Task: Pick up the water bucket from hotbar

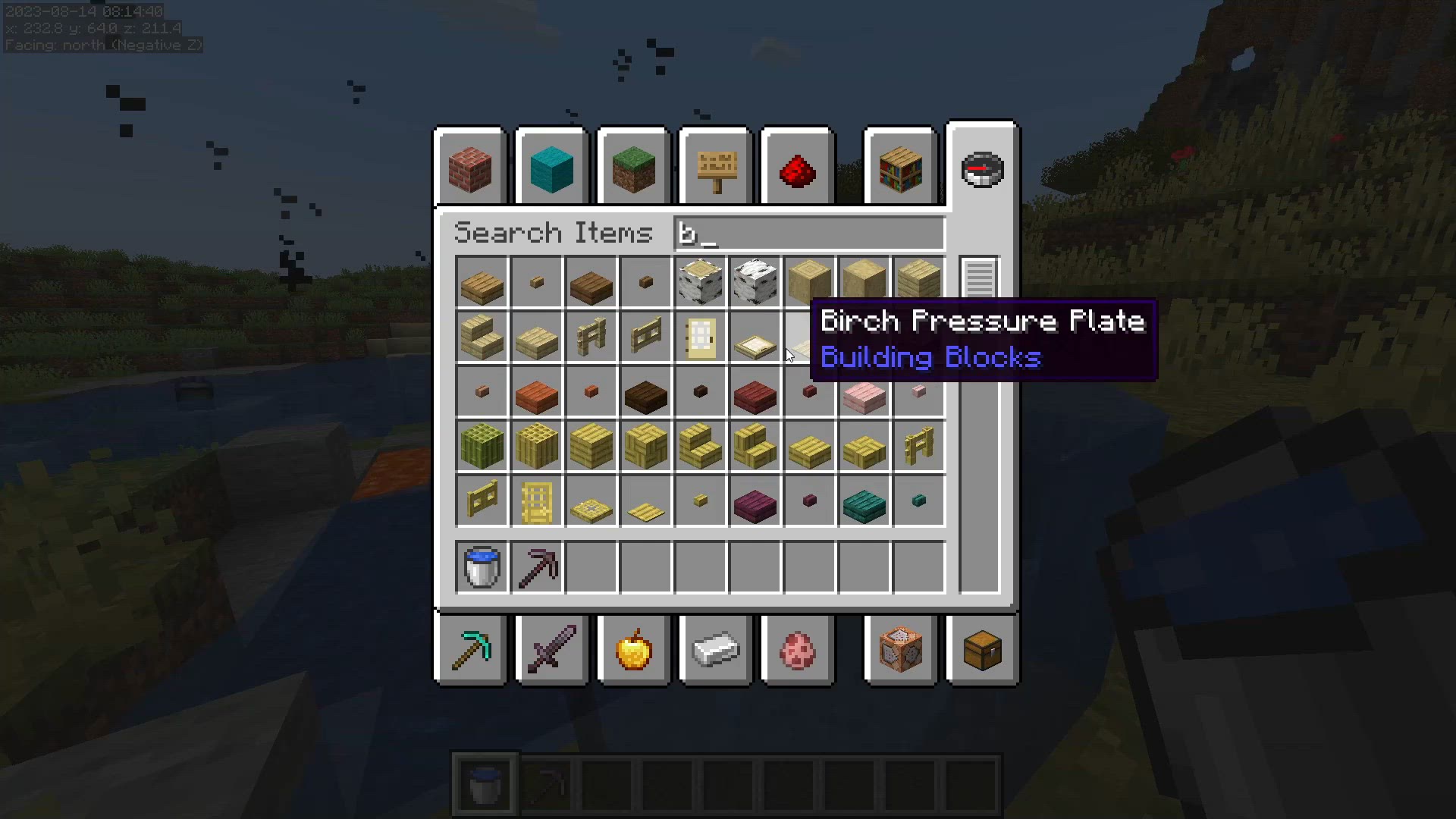Action: pos(482,567)
